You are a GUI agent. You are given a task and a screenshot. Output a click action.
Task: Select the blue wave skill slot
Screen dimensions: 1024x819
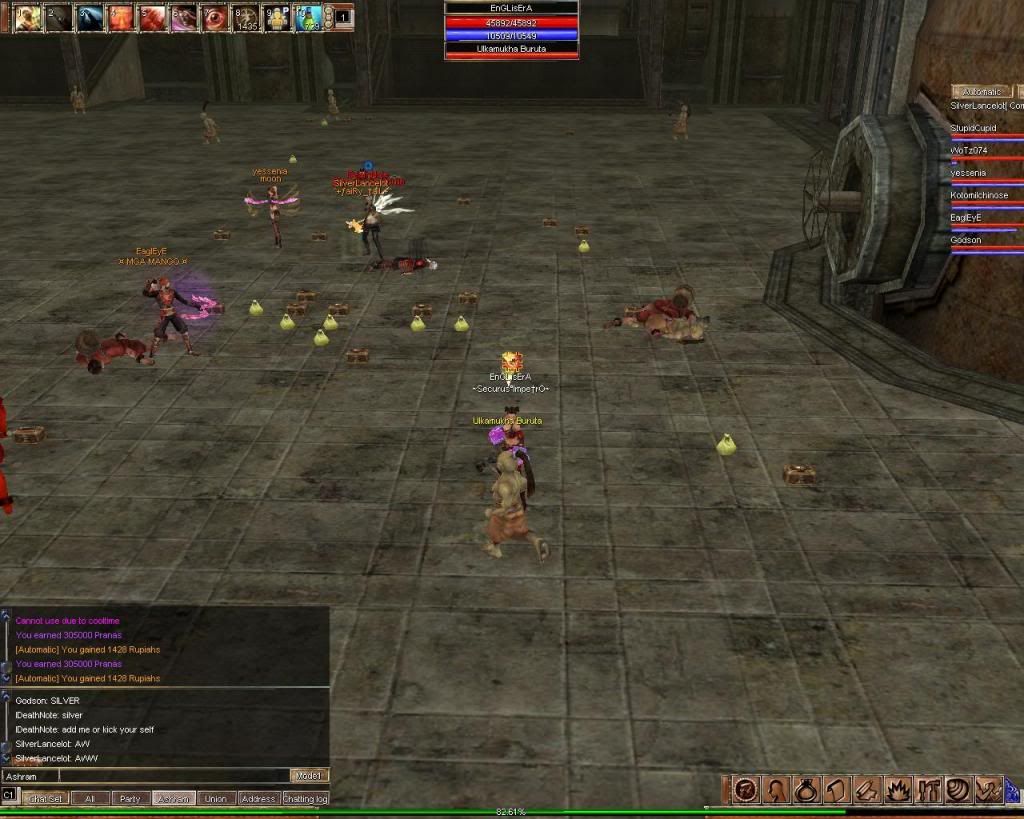[x=90, y=17]
